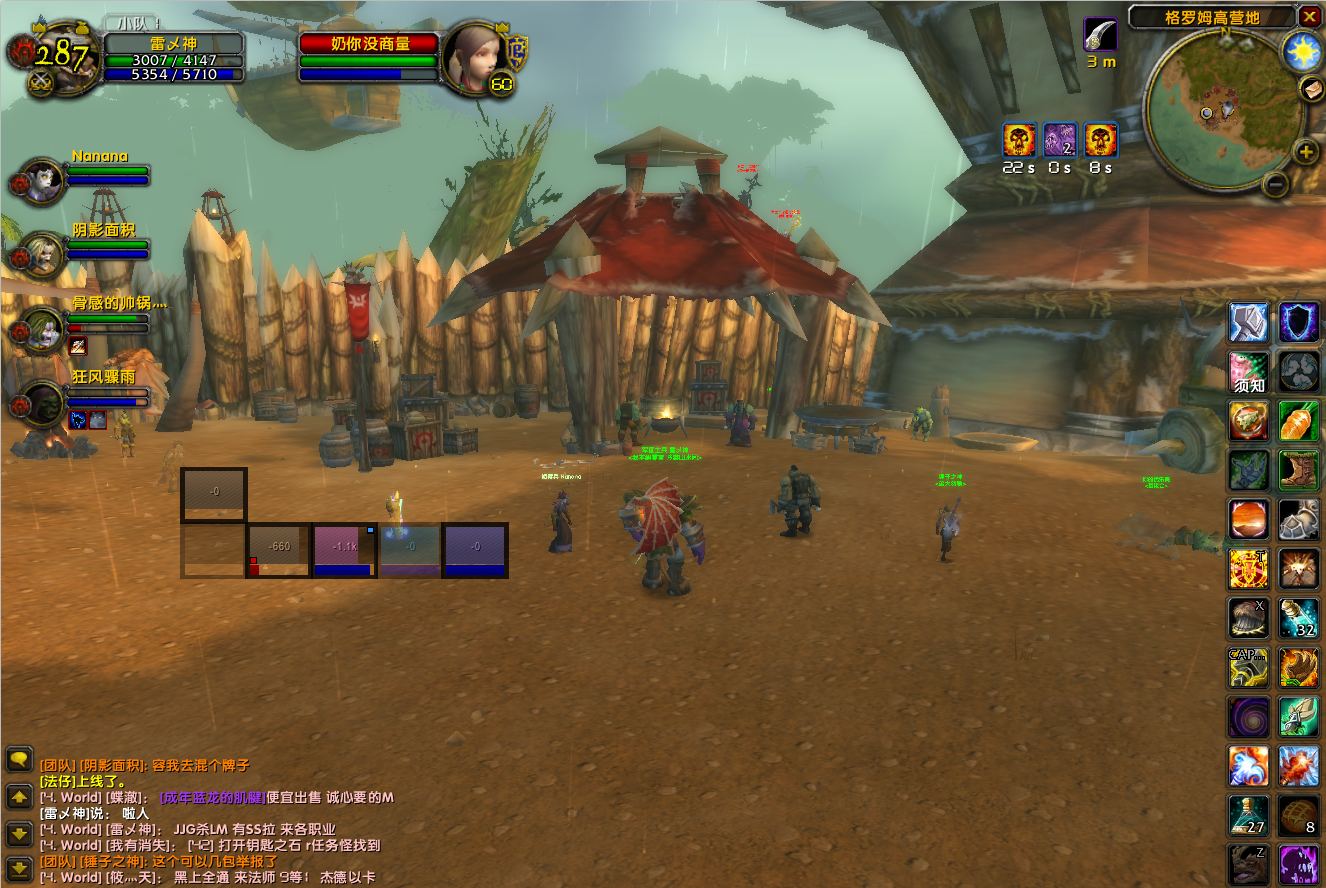Eat the bread with 8 stacks
This screenshot has height=888, width=1326.
[x=1299, y=815]
